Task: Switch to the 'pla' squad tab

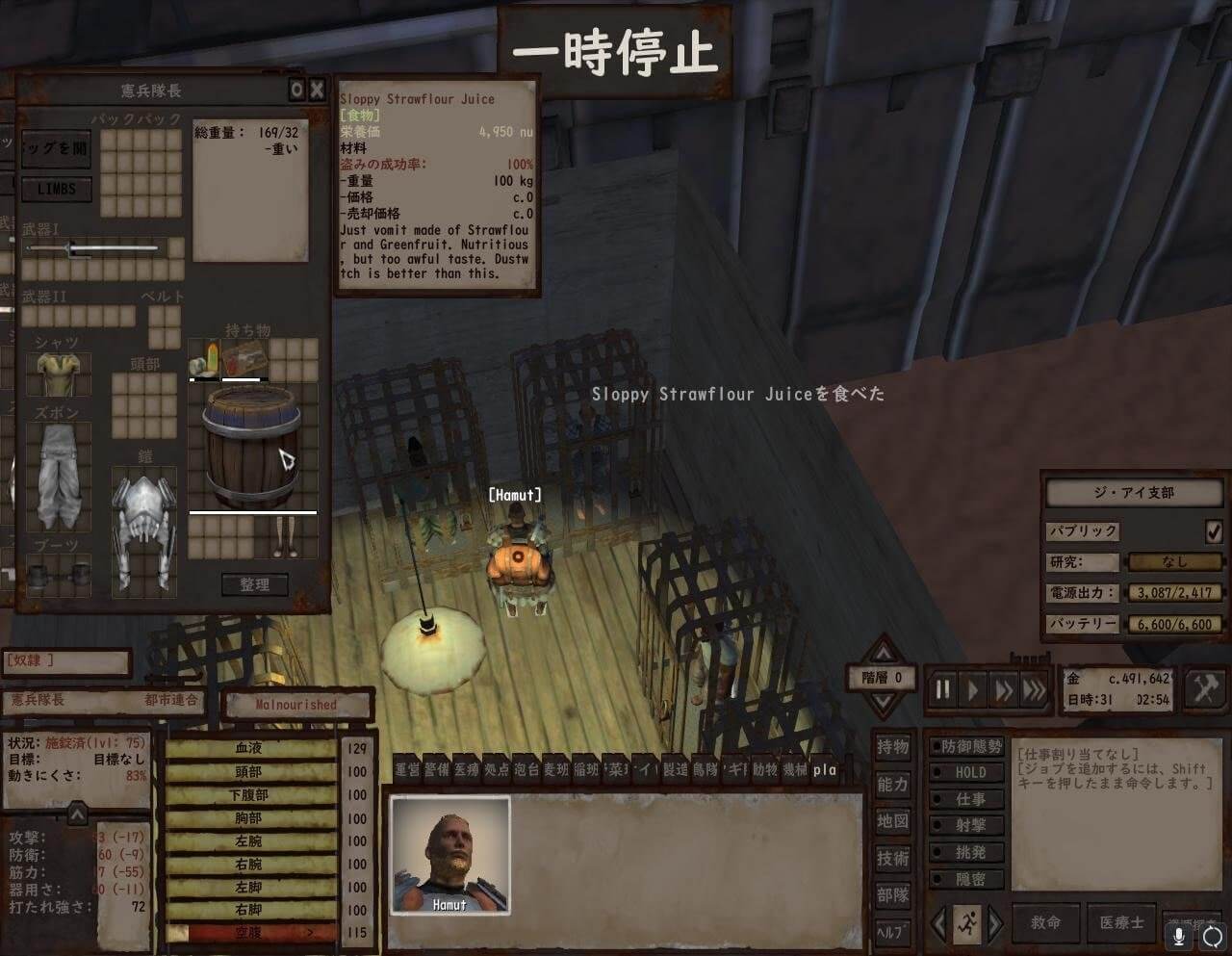Action: point(825,769)
